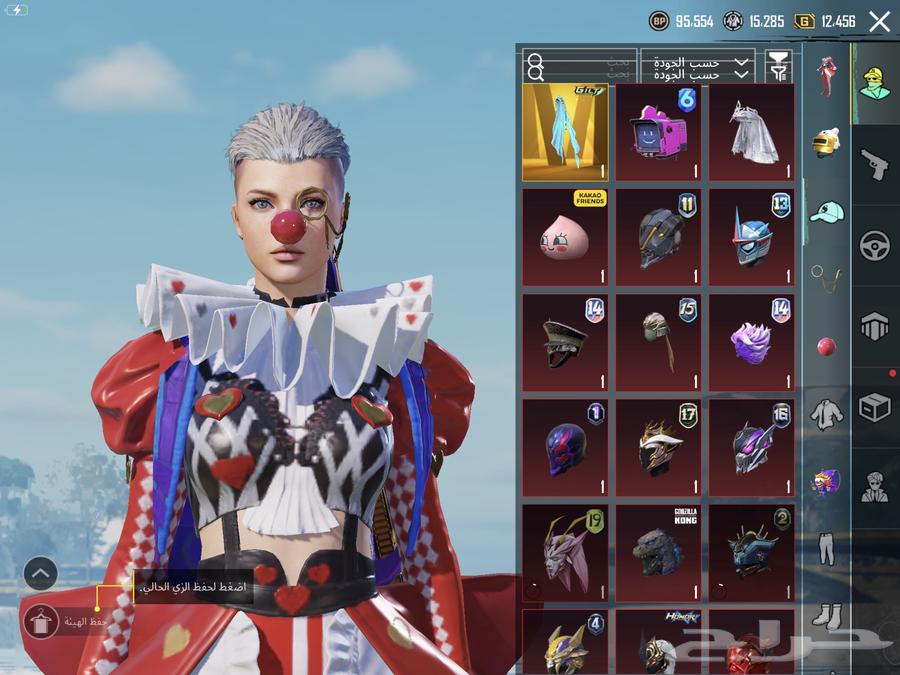The image size is (900, 675).
Task: Choose the purple flame hair item
Action: pyautogui.click(x=751, y=342)
